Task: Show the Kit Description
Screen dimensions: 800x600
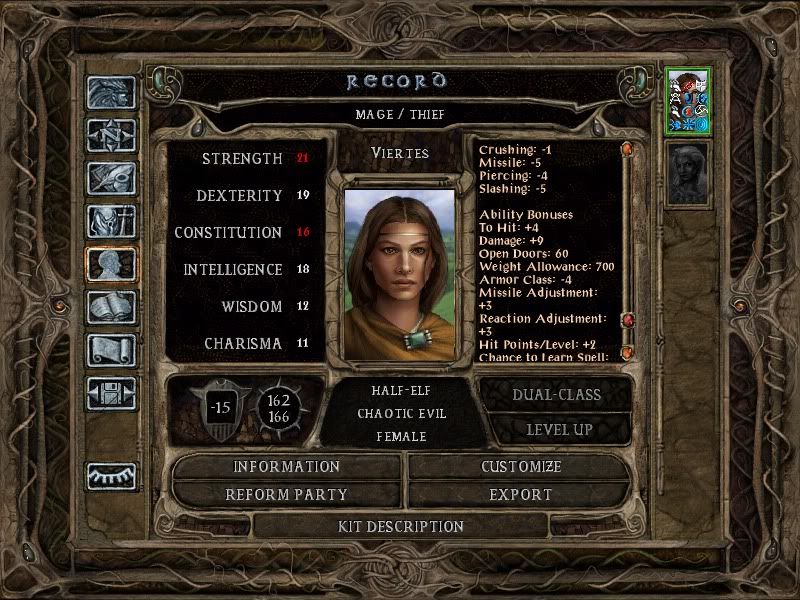Action: pos(400,526)
